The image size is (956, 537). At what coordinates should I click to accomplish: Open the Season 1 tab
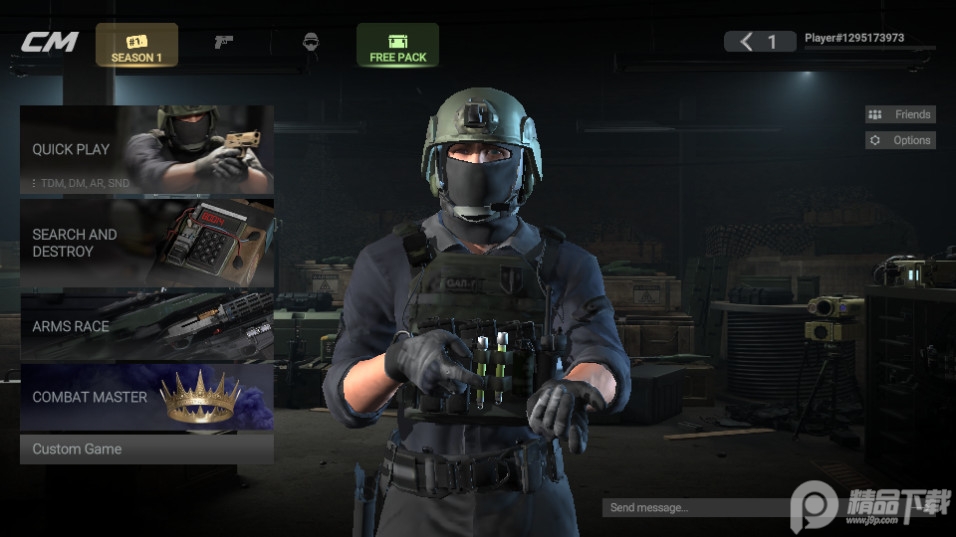pos(137,46)
